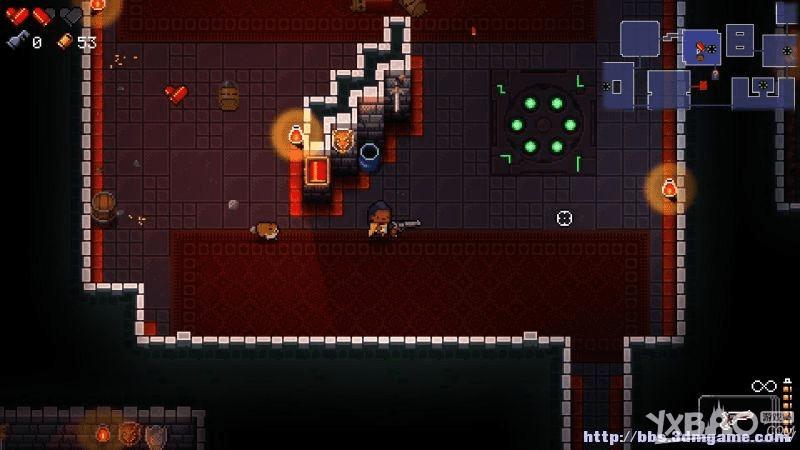Screen dimensions: 800x450
Task: Click the key count icon
Action: (x=16, y=42)
